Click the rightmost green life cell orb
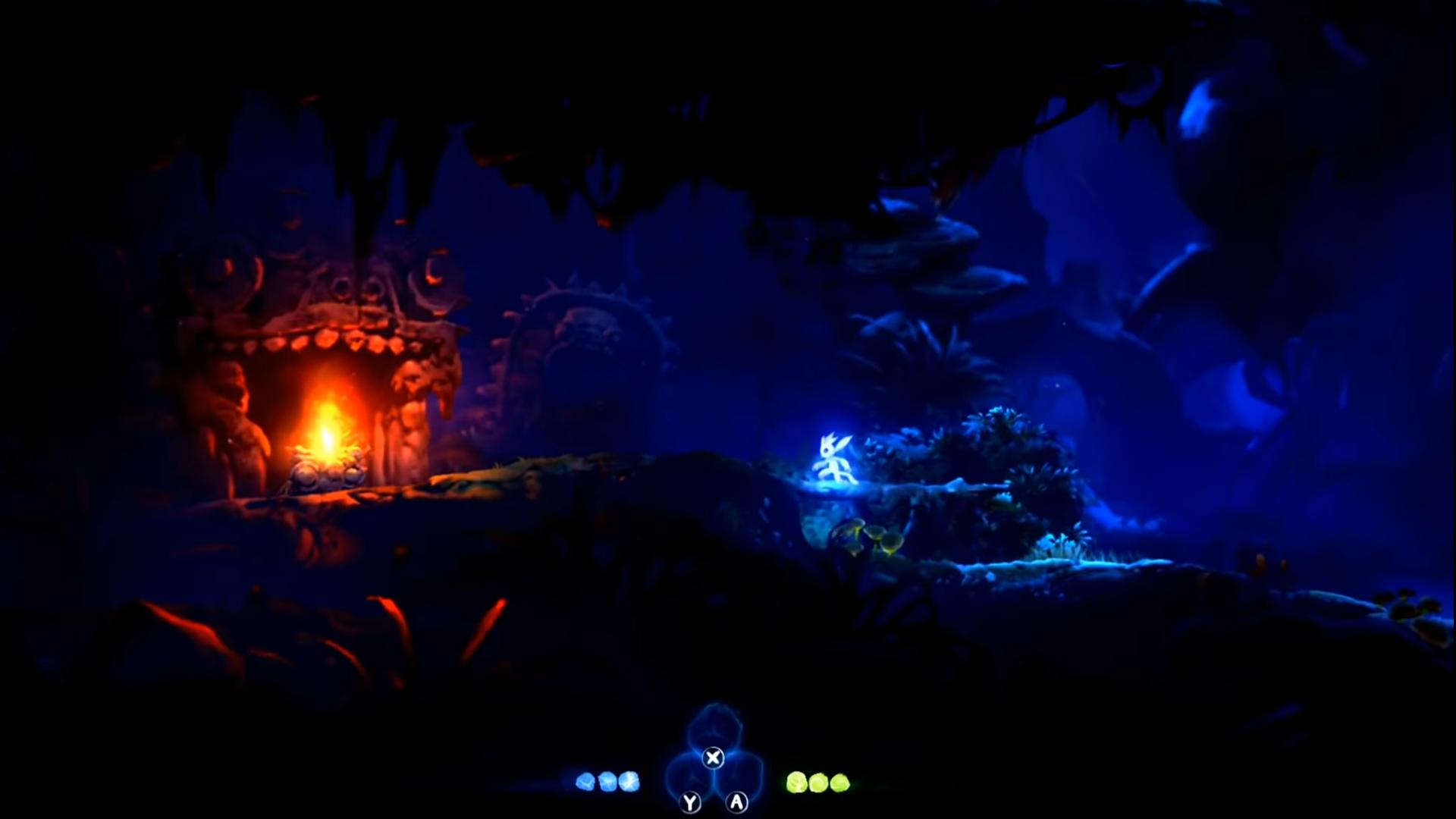 click(x=839, y=782)
